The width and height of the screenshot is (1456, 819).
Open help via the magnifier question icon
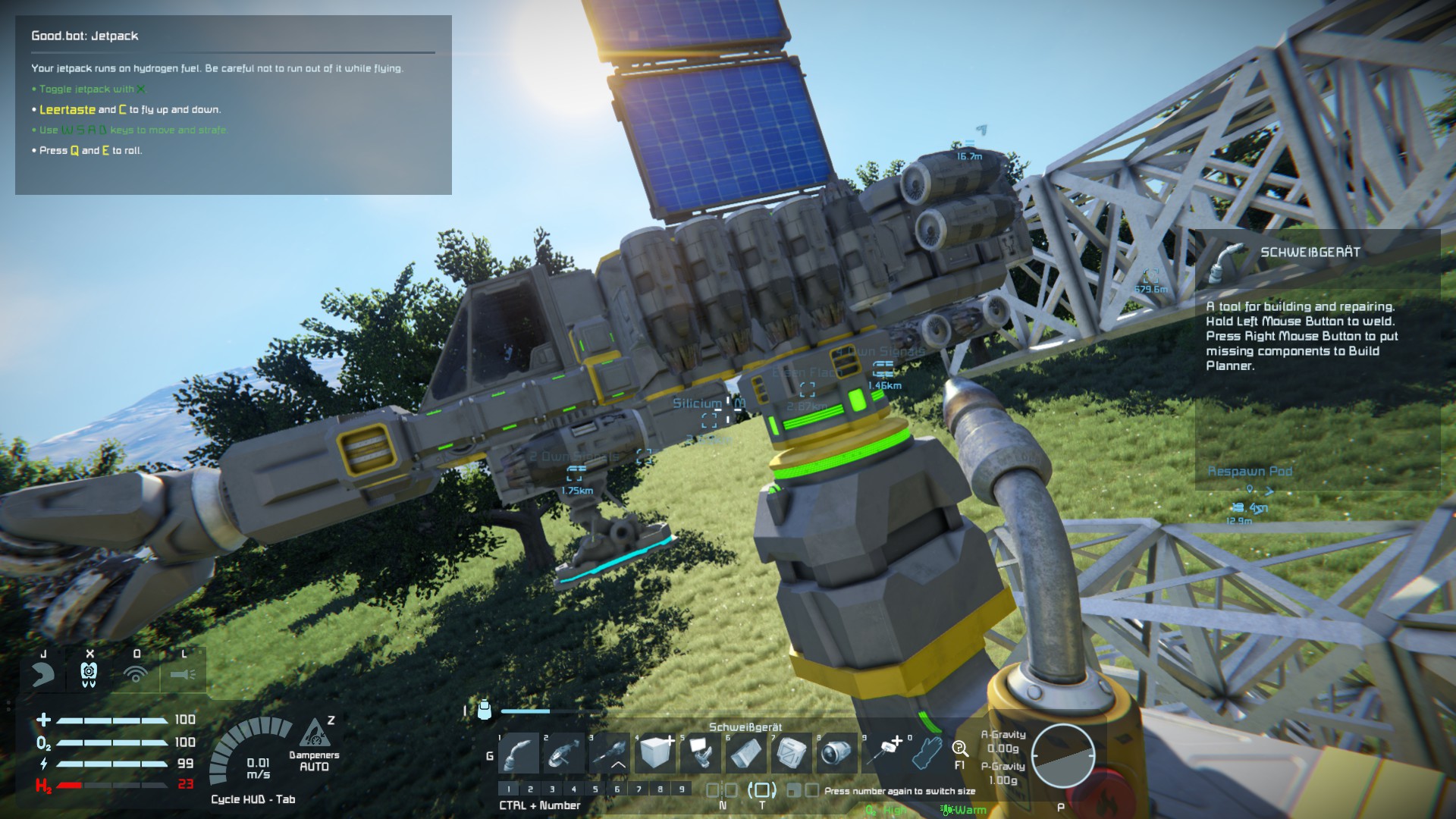coord(959,749)
